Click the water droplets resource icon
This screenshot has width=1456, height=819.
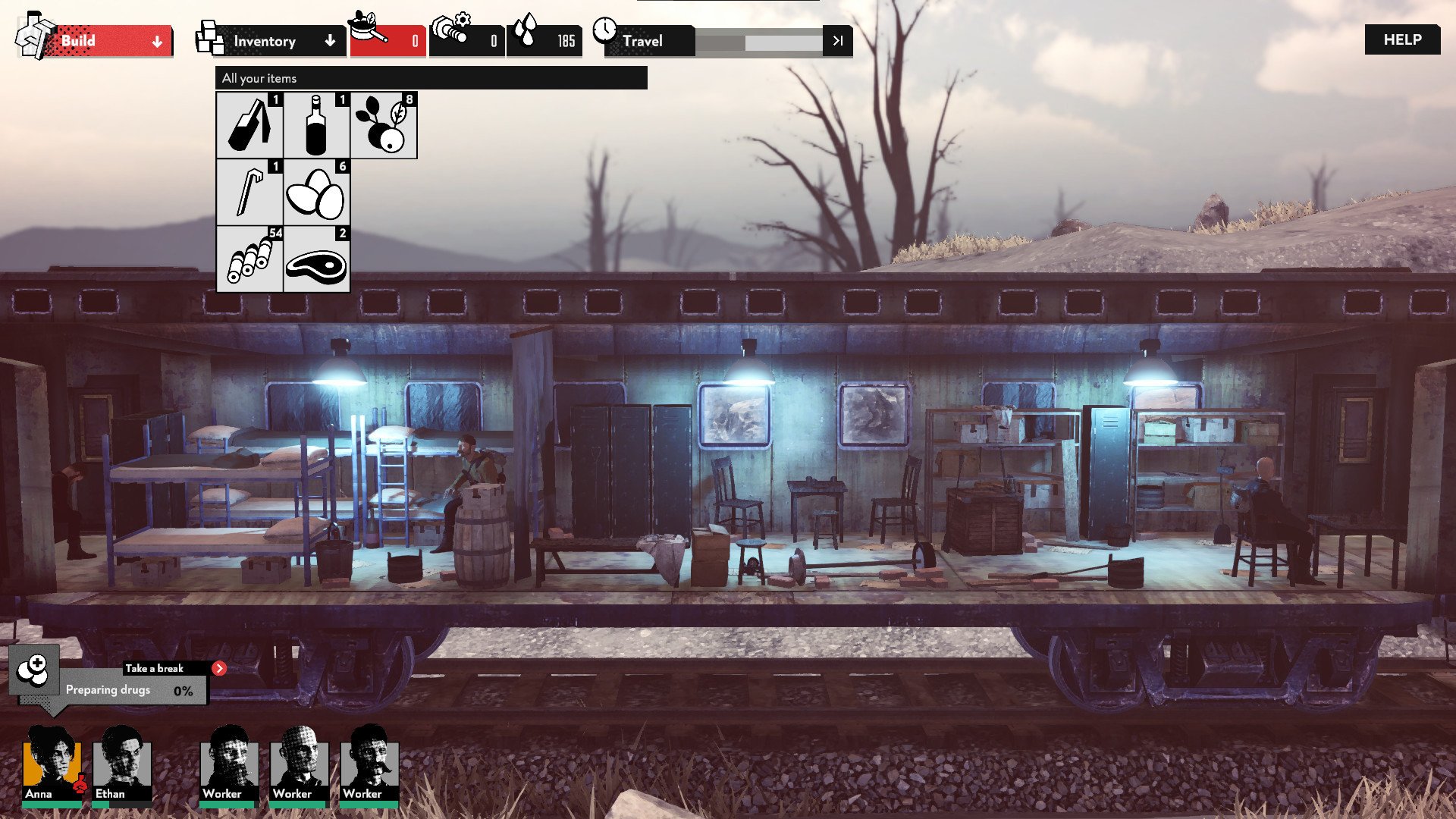pos(525,32)
